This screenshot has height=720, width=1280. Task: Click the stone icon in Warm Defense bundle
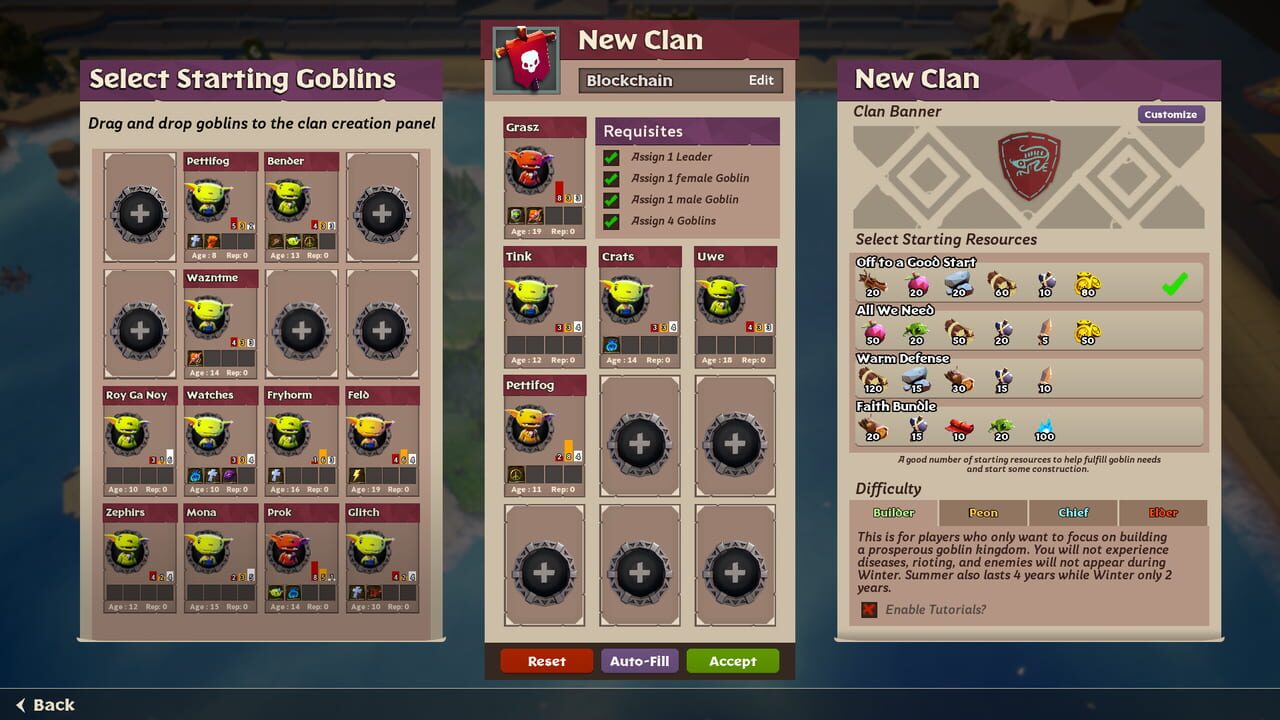click(917, 377)
